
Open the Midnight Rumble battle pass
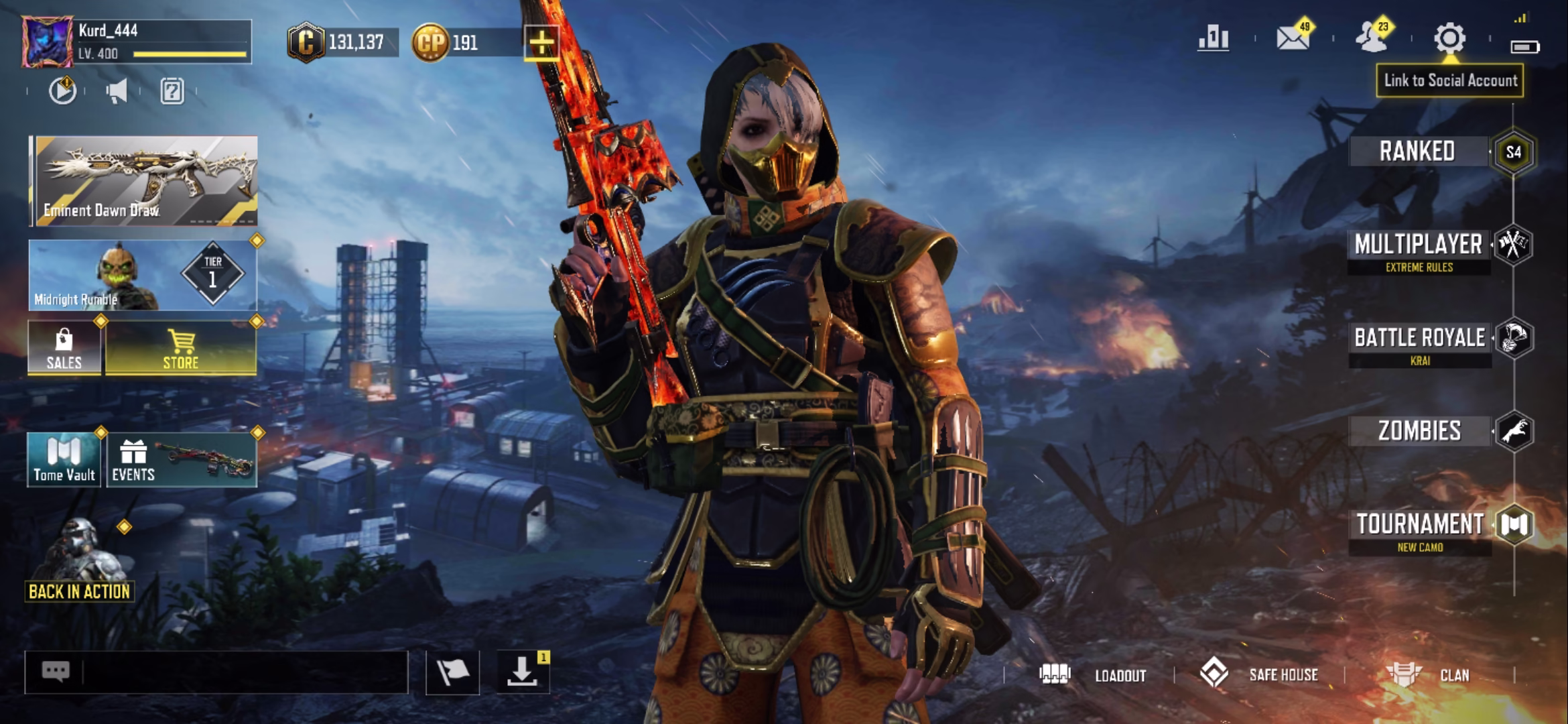coord(143,276)
